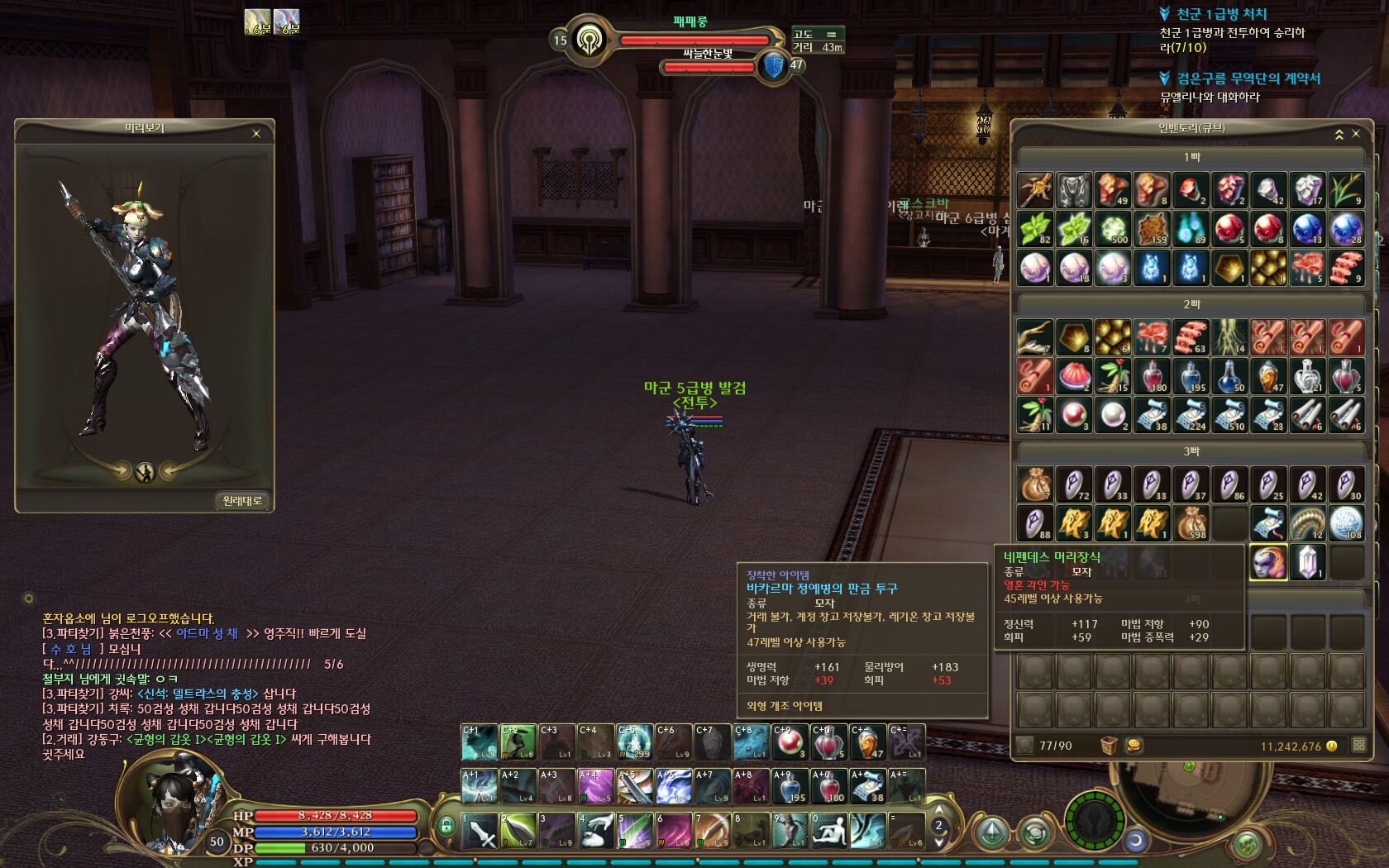Viewport: 1389px width, 868px height.
Task: Use the red health potion stacked at 180
Action: pyautogui.click(x=829, y=786)
